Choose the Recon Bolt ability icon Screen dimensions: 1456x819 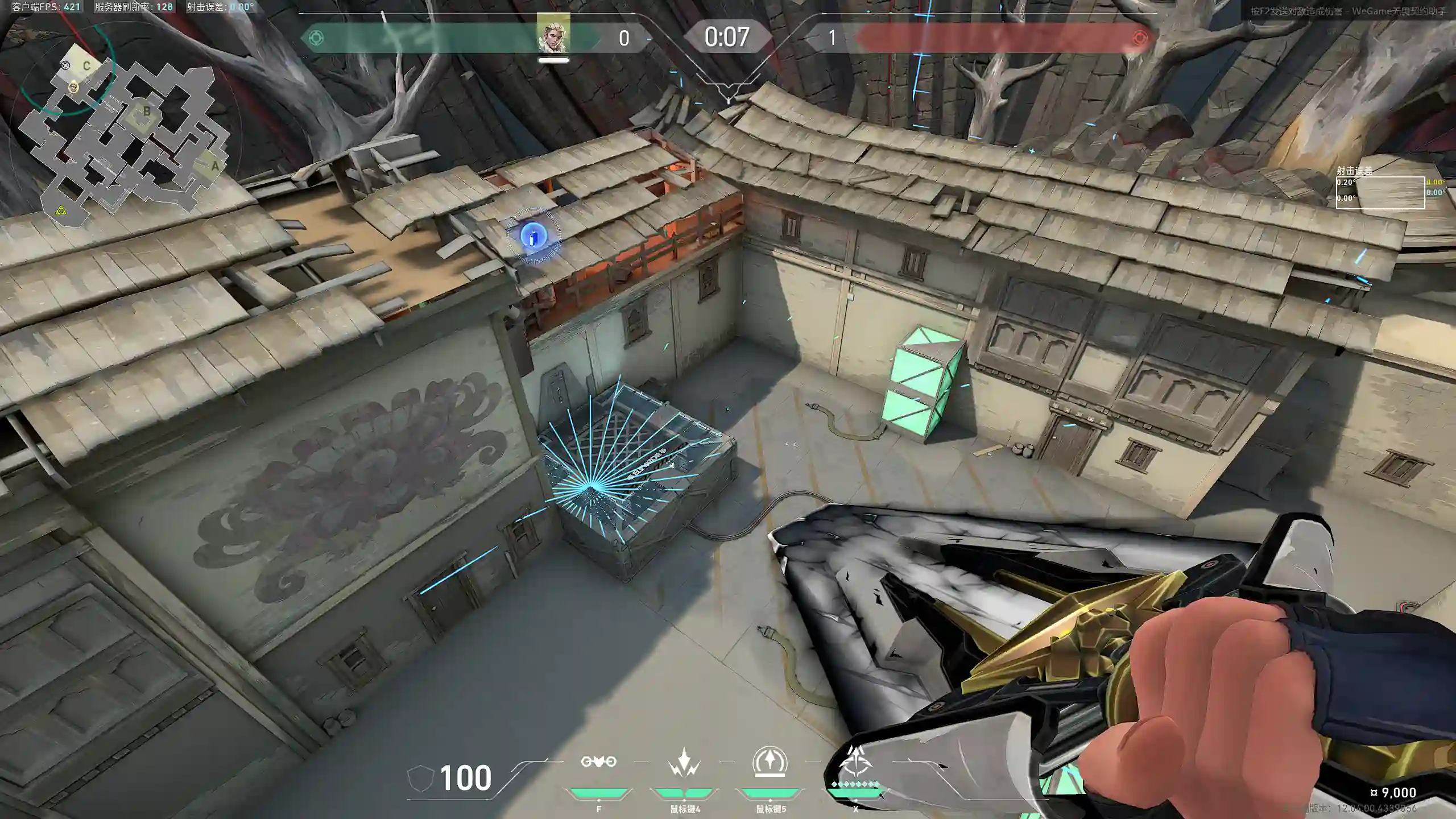pos(770,762)
